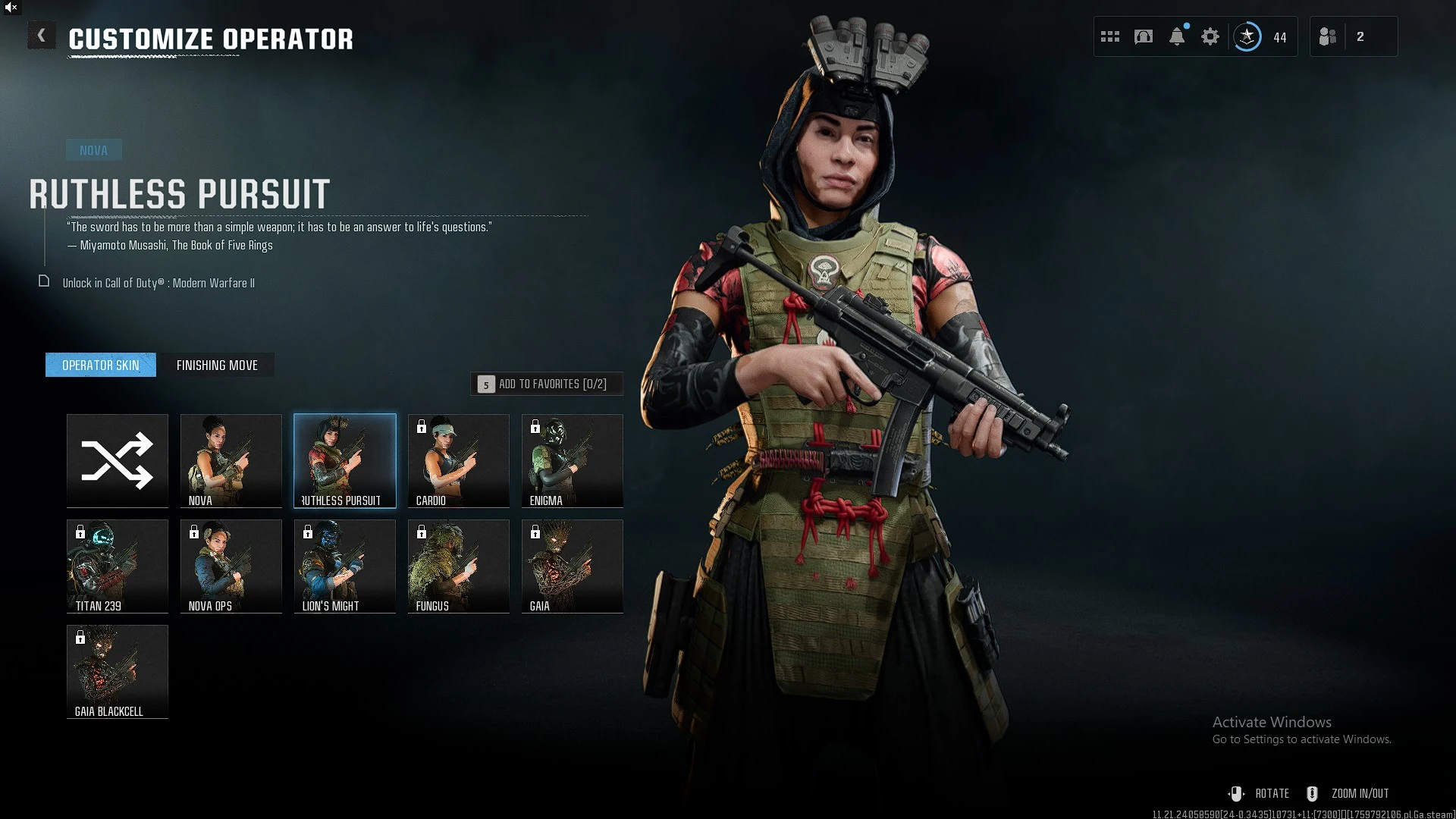Pick the Nova Ops skin
This screenshot has width=1456, height=819.
click(x=231, y=566)
